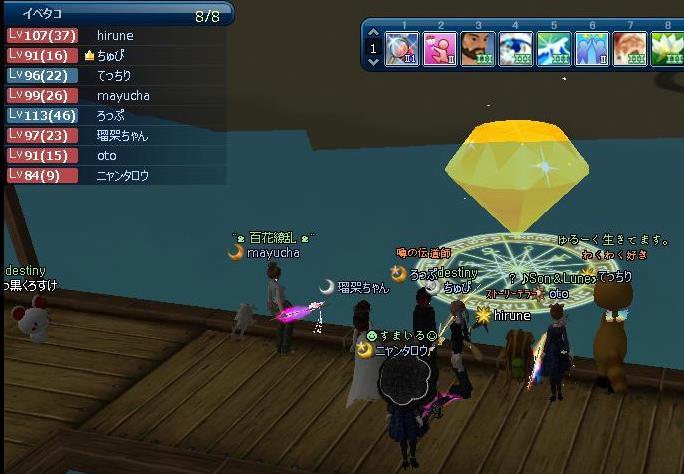Use the pink figure skill in slot 2
Image resolution: width=684 pixels, height=474 pixels.
pos(440,48)
